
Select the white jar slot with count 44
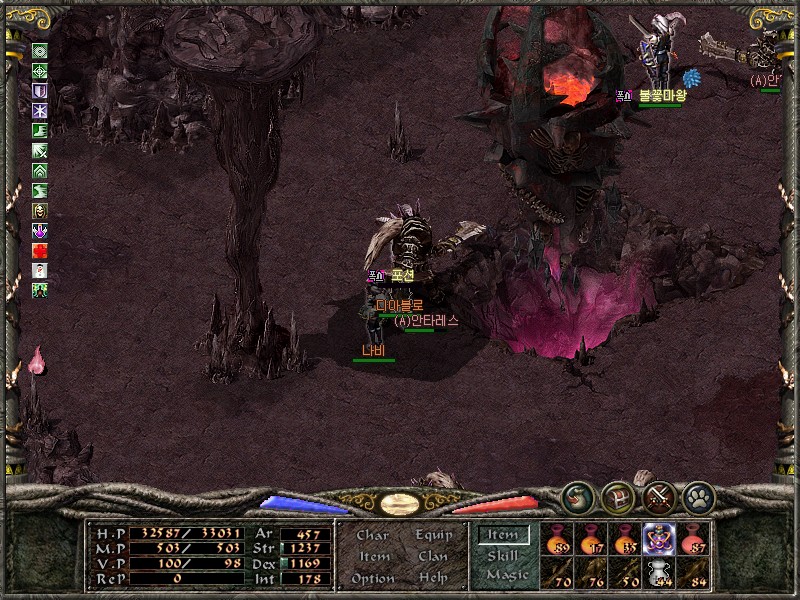click(659, 572)
